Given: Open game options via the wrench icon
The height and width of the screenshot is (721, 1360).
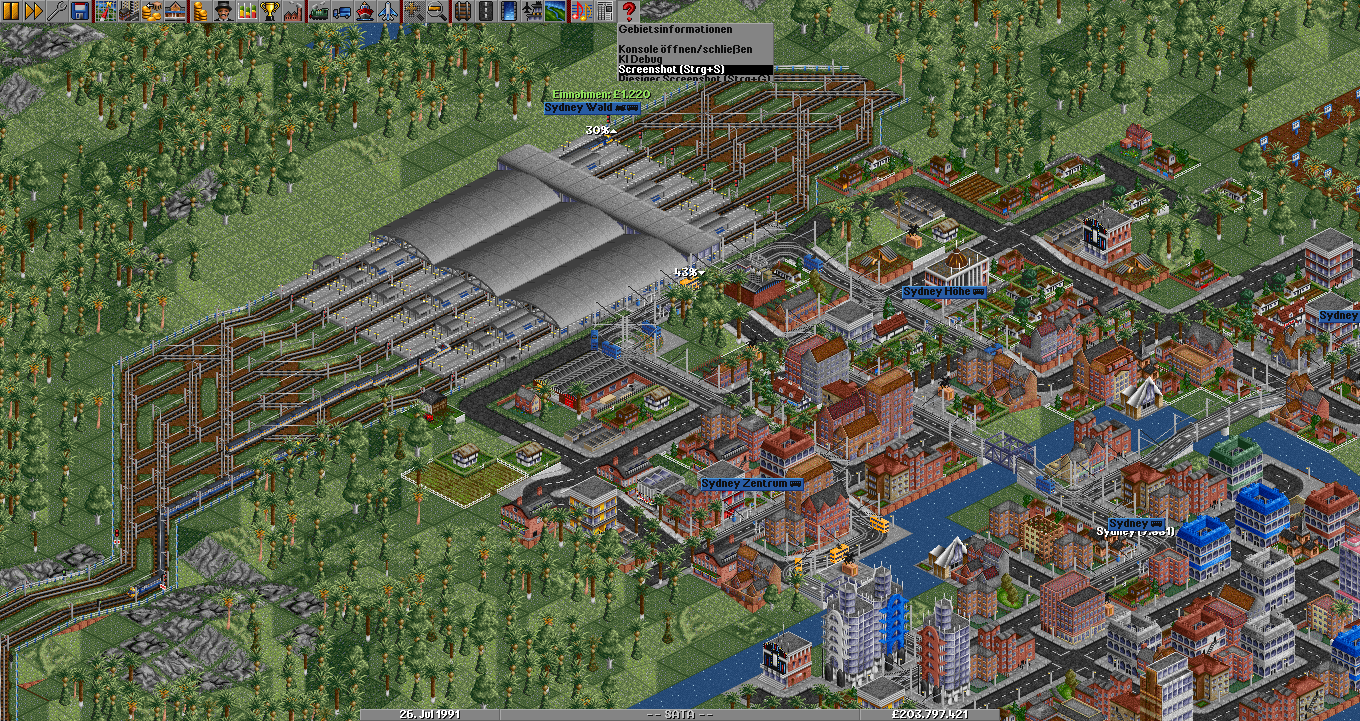Looking at the screenshot, I should click(55, 11).
